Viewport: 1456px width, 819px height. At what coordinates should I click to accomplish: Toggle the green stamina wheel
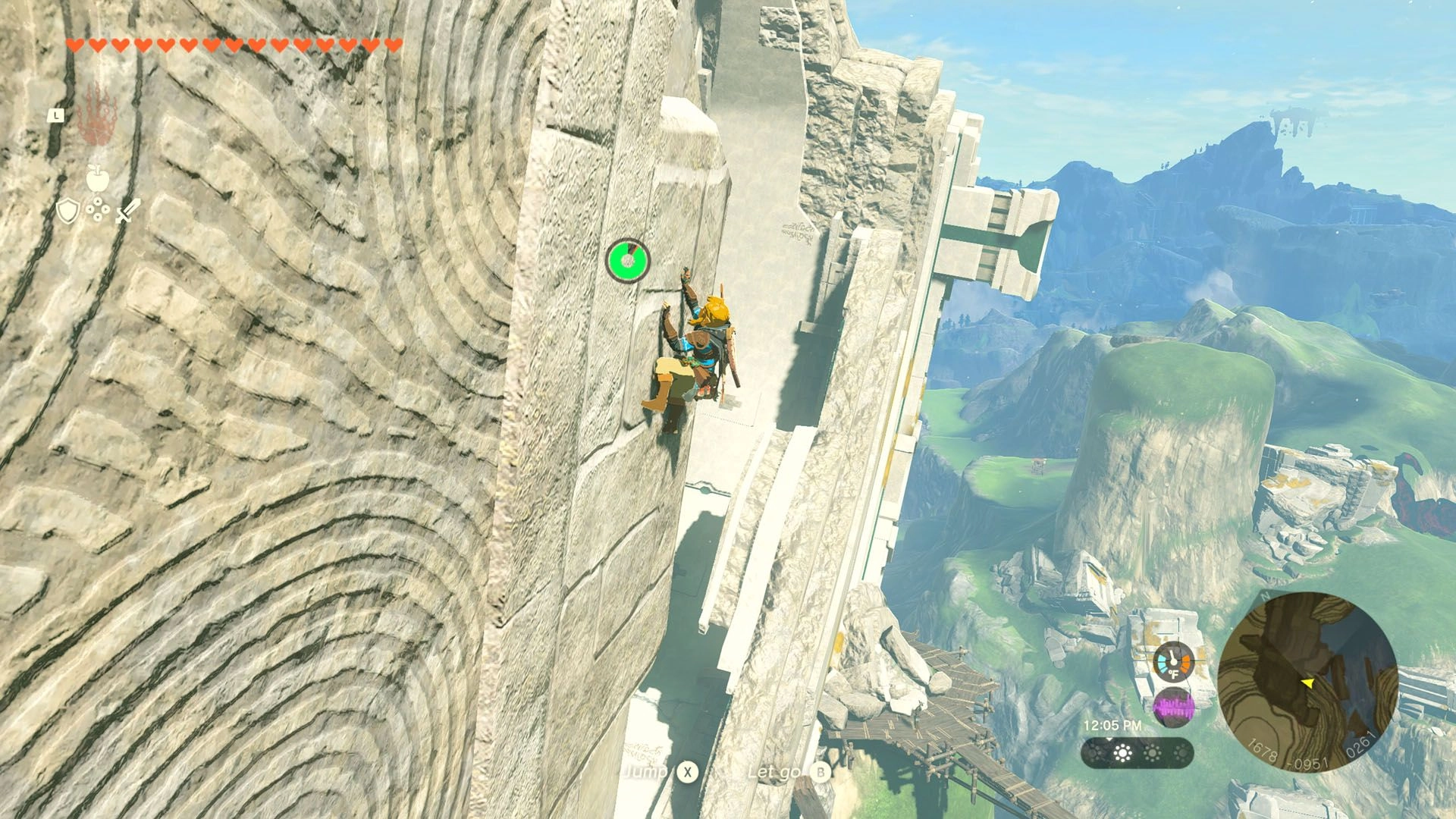626,261
